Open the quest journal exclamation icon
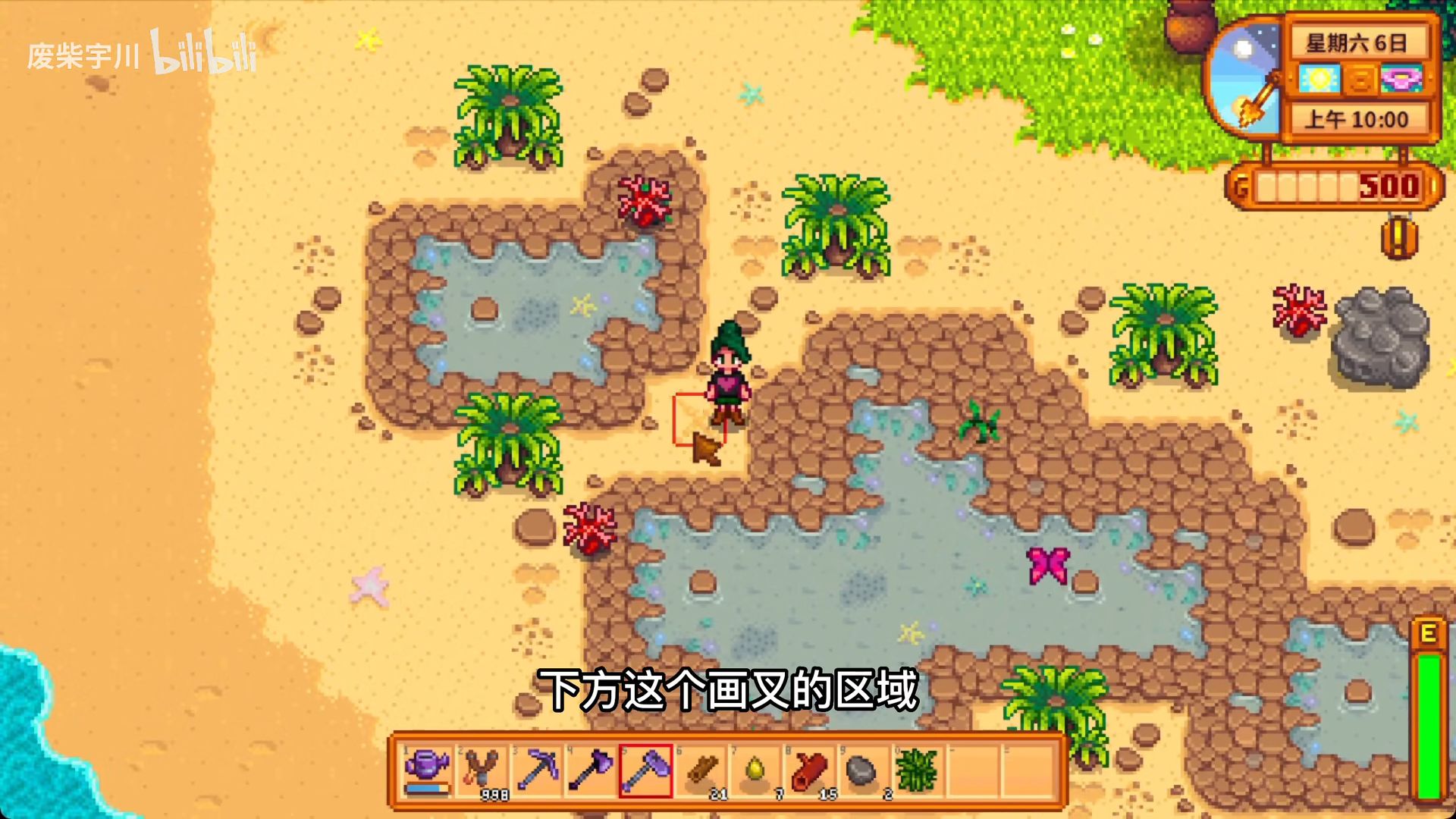 tap(1399, 237)
